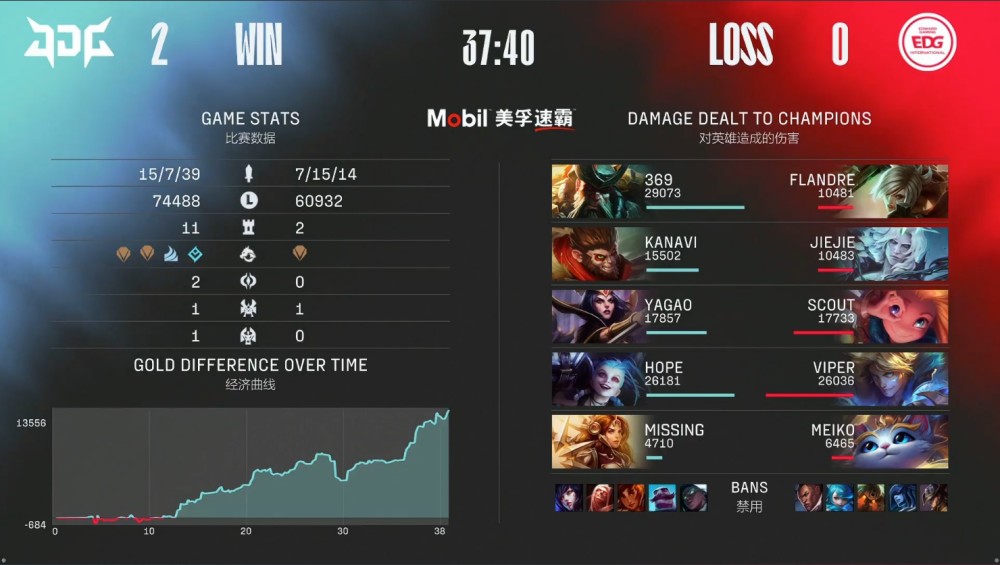The width and height of the screenshot is (1000, 565).
Task: Select Jiejie's champion portrait
Action: point(904,254)
